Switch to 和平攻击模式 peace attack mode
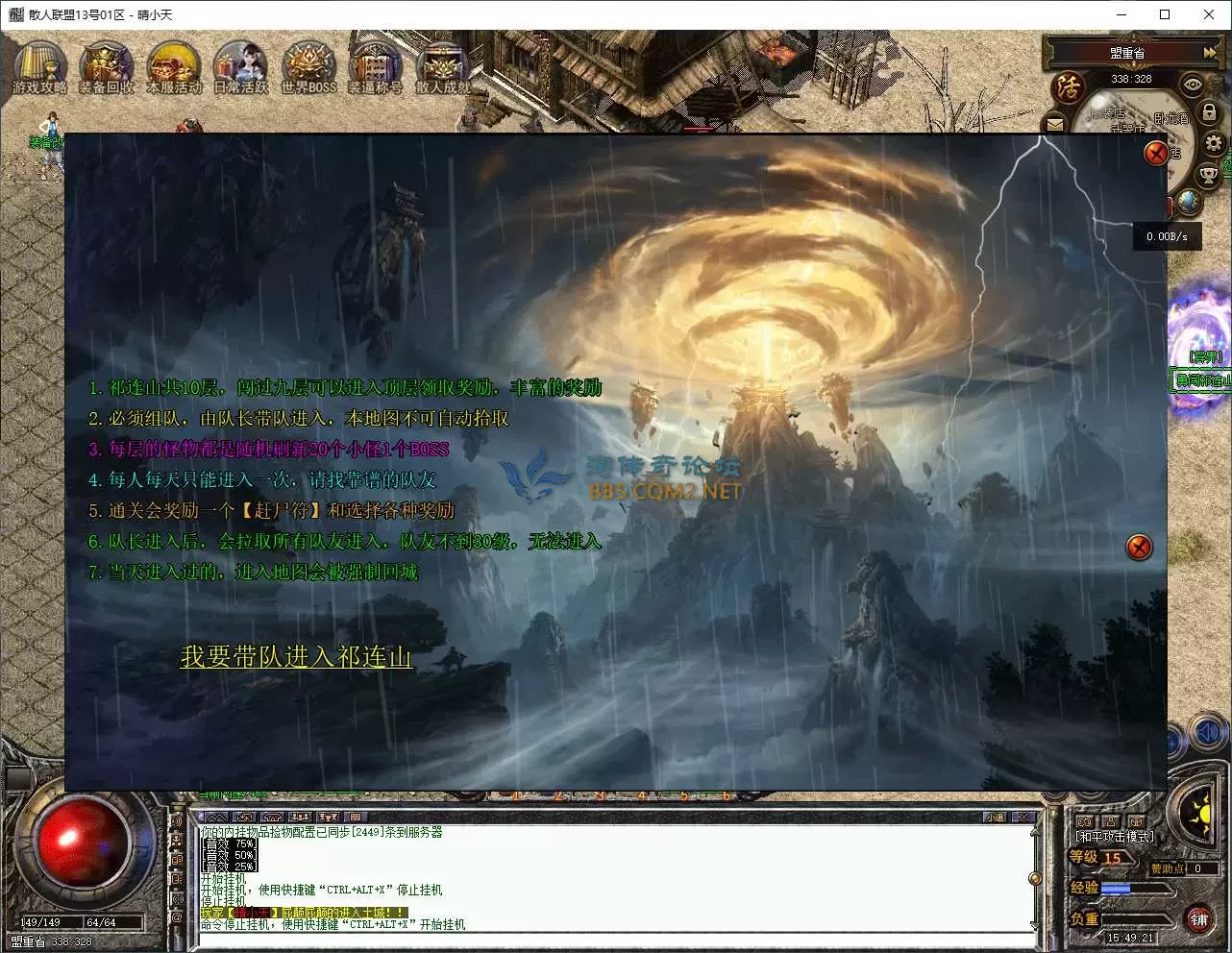This screenshot has width=1232, height=953. 1115,836
